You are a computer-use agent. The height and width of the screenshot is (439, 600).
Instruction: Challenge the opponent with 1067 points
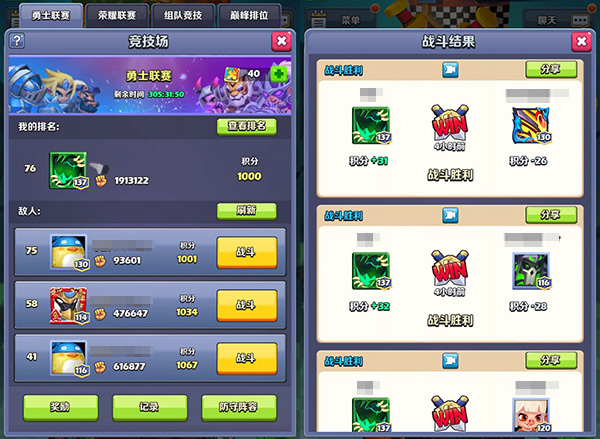(246, 357)
